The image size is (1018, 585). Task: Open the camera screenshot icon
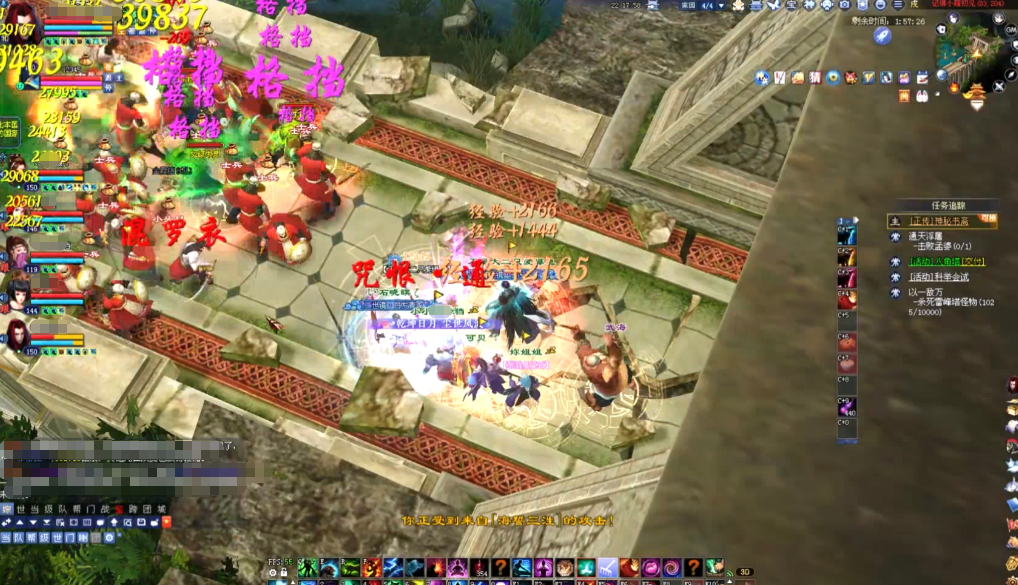click(x=844, y=5)
